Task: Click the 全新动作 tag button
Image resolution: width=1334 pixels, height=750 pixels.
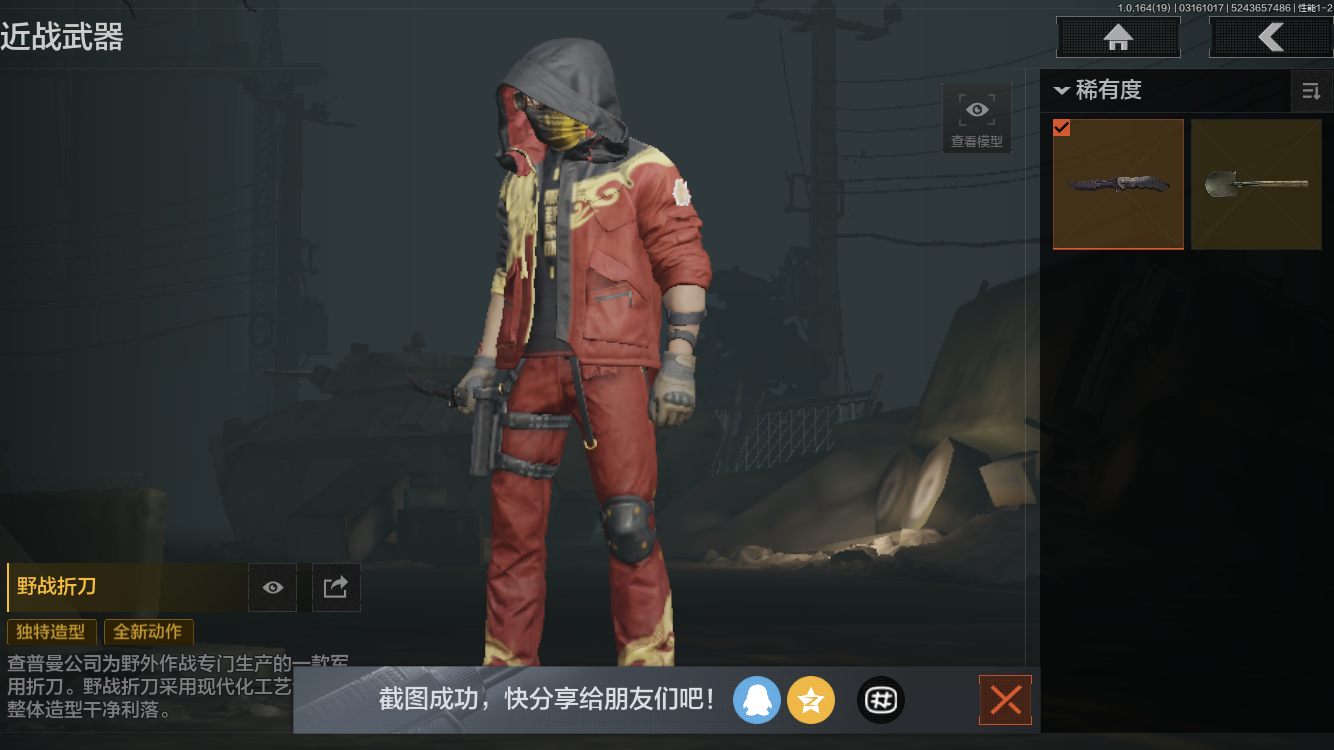Action: (x=148, y=632)
